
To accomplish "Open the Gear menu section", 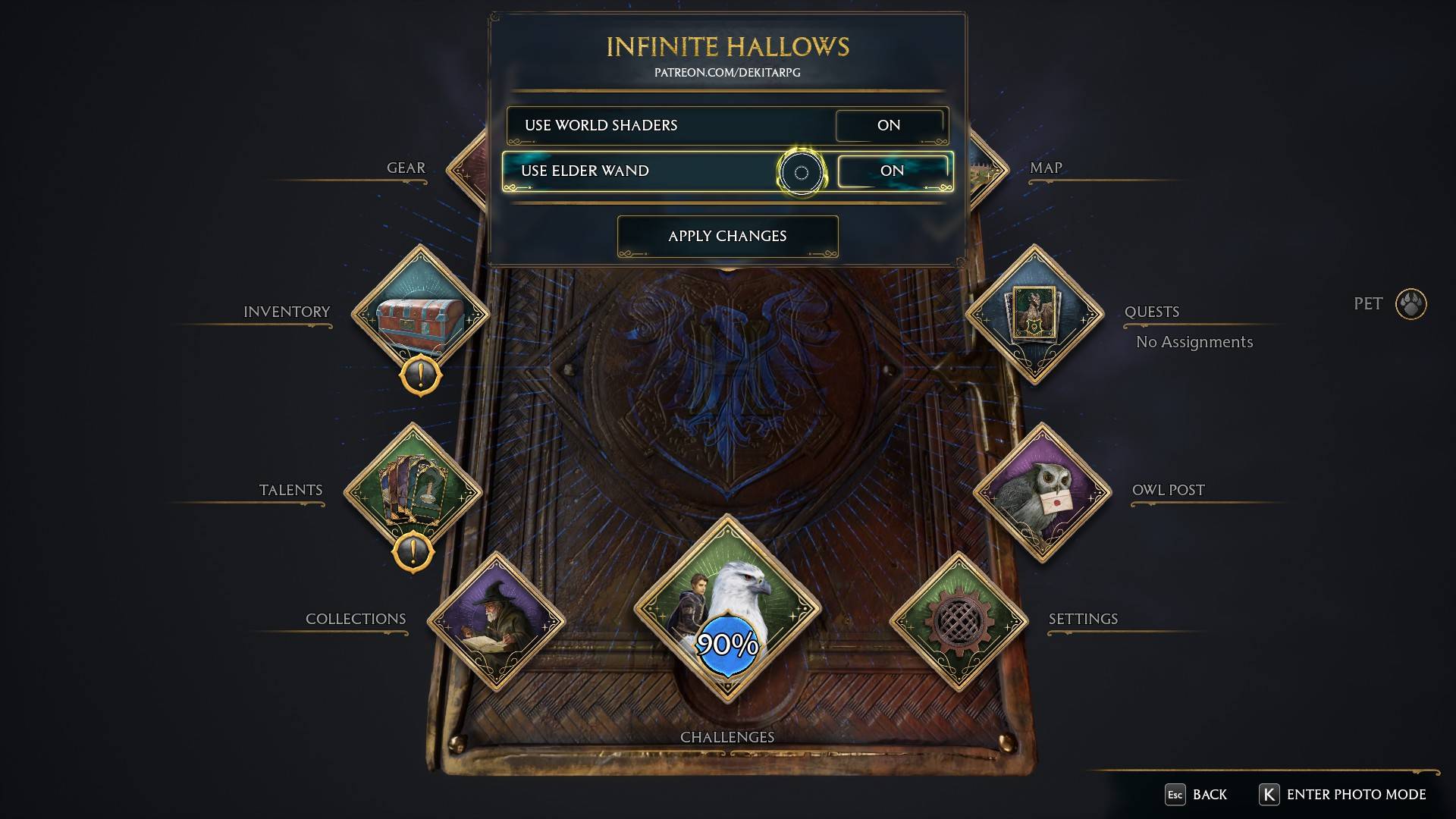I will (x=405, y=168).
